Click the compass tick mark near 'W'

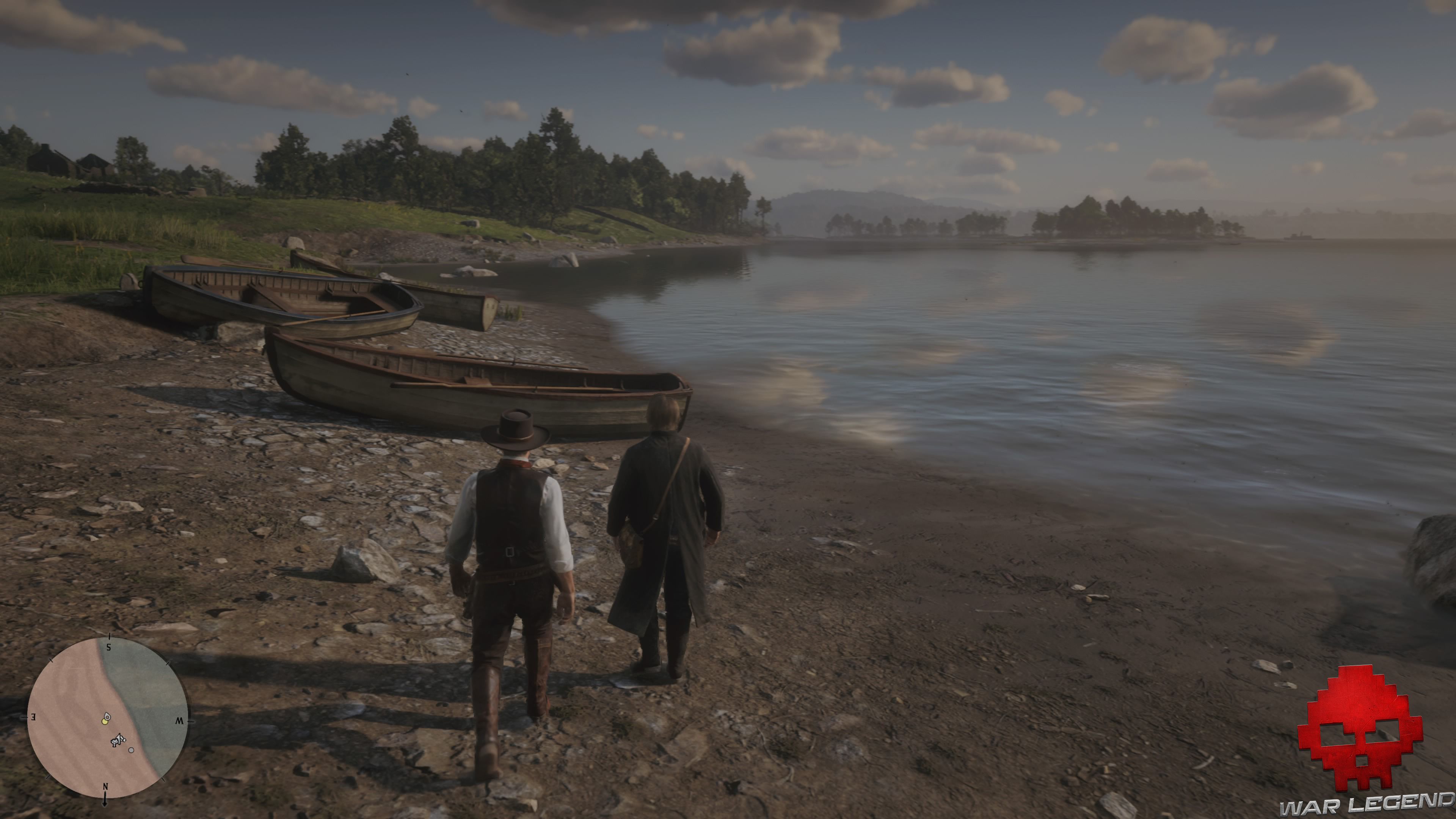tap(191, 722)
